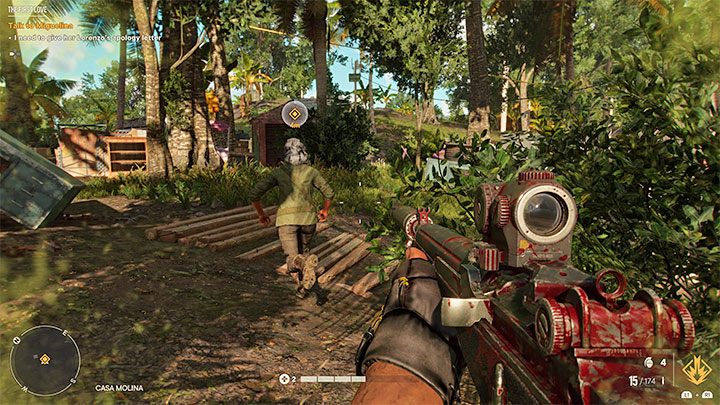
Task: Click the objective waypoint marker above Miguelina
Action: [x=294, y=115]
